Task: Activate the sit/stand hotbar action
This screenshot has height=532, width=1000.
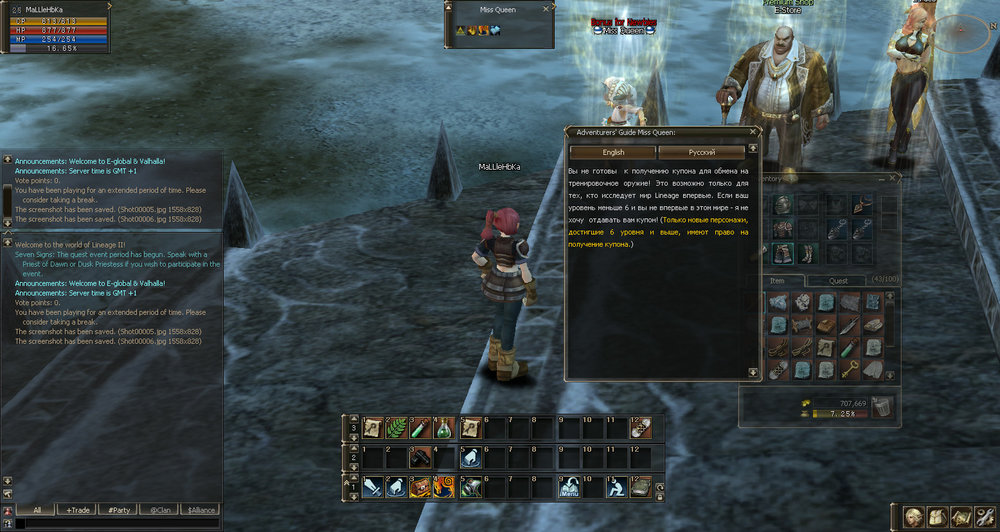Action: point(617,487)
